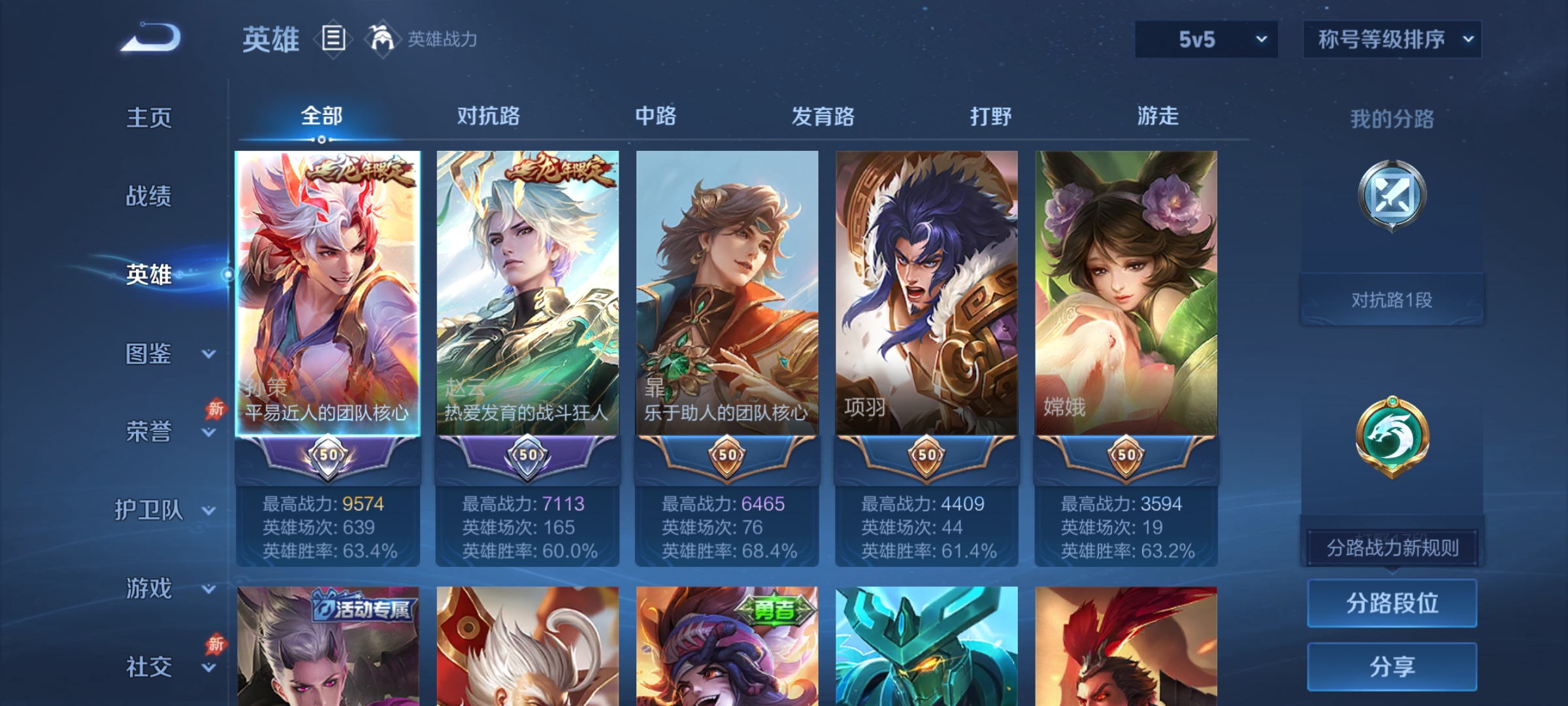Open the hero list view icon beside 英雄

(x=333, y=39)
